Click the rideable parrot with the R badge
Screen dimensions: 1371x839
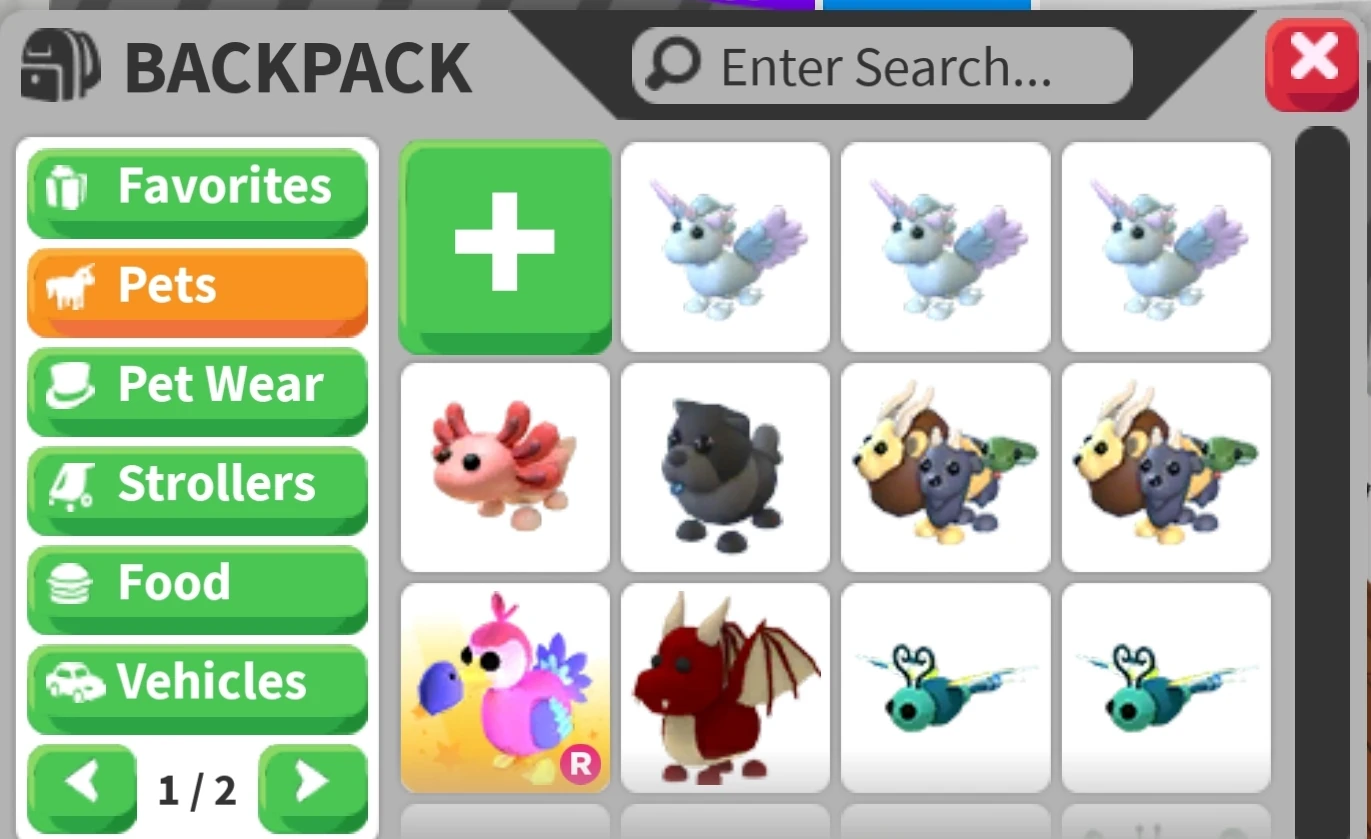pos(505,688)
